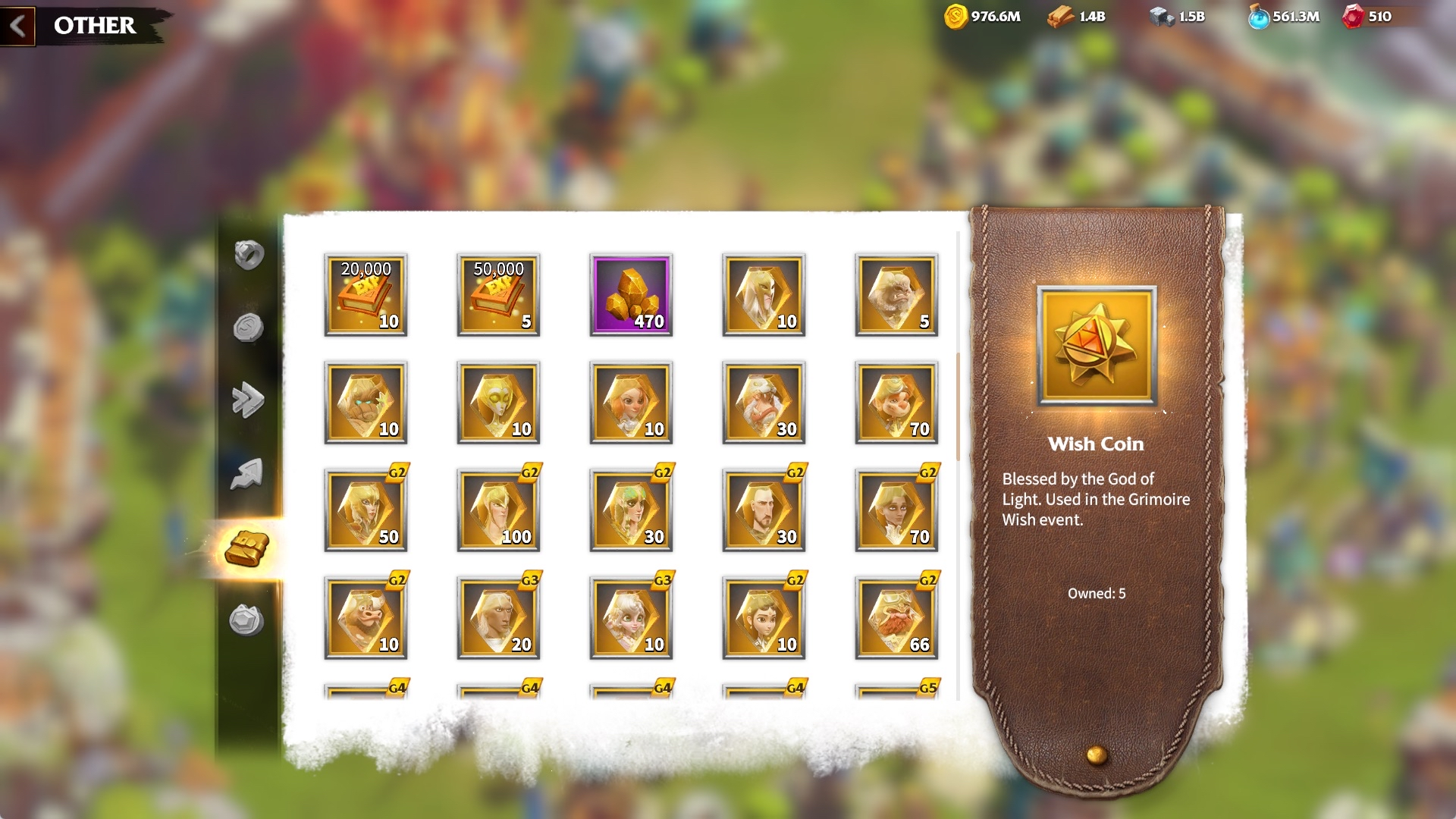Switch to the double-arrow speedup tab

[x=247, y=400]
